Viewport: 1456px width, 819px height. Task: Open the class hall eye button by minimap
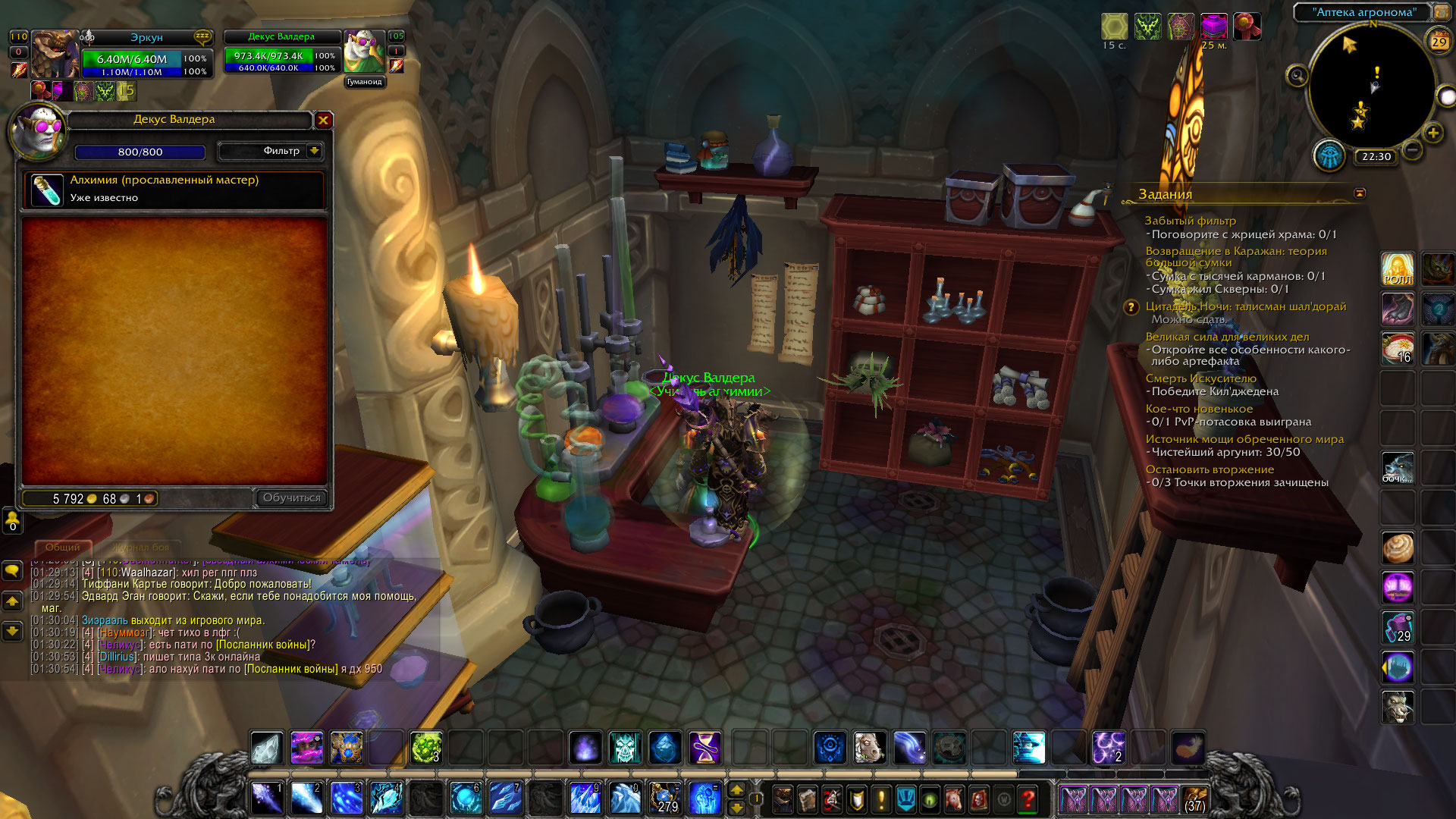coord(1330,155)
